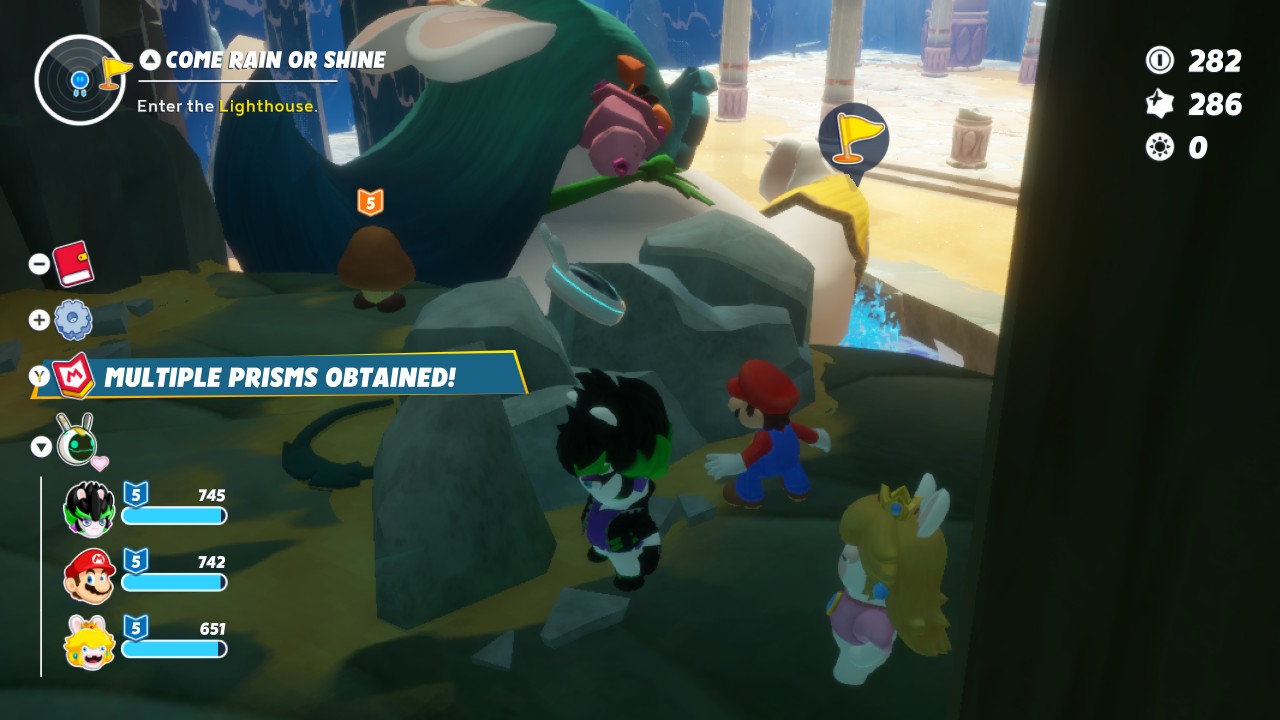
Task: Open the circular radar minimap
Action: click(80, 79)
